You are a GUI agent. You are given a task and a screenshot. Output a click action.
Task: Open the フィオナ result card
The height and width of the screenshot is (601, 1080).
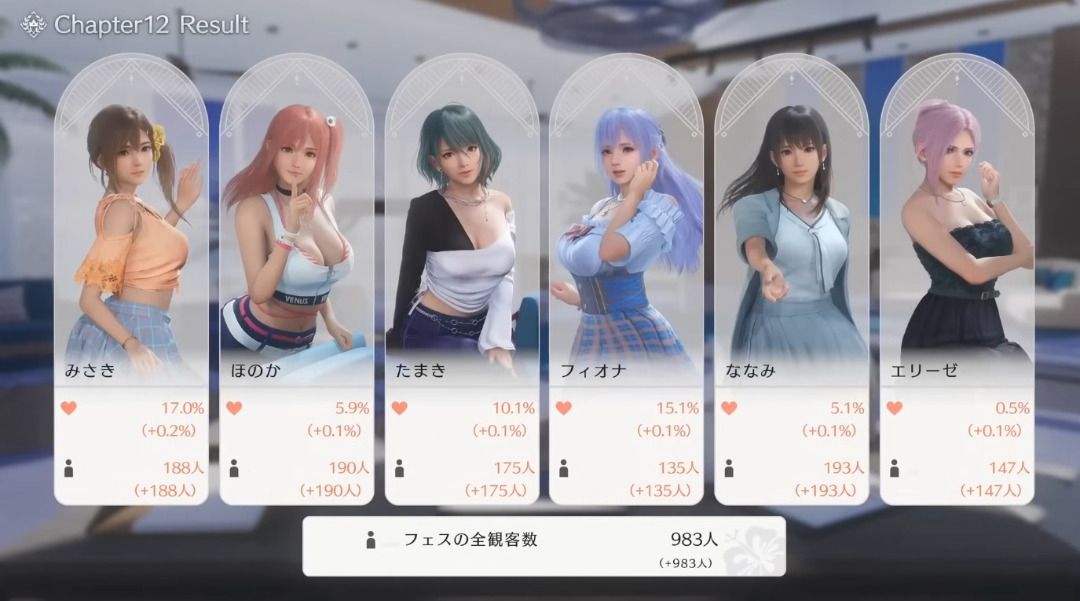point(627,280)
